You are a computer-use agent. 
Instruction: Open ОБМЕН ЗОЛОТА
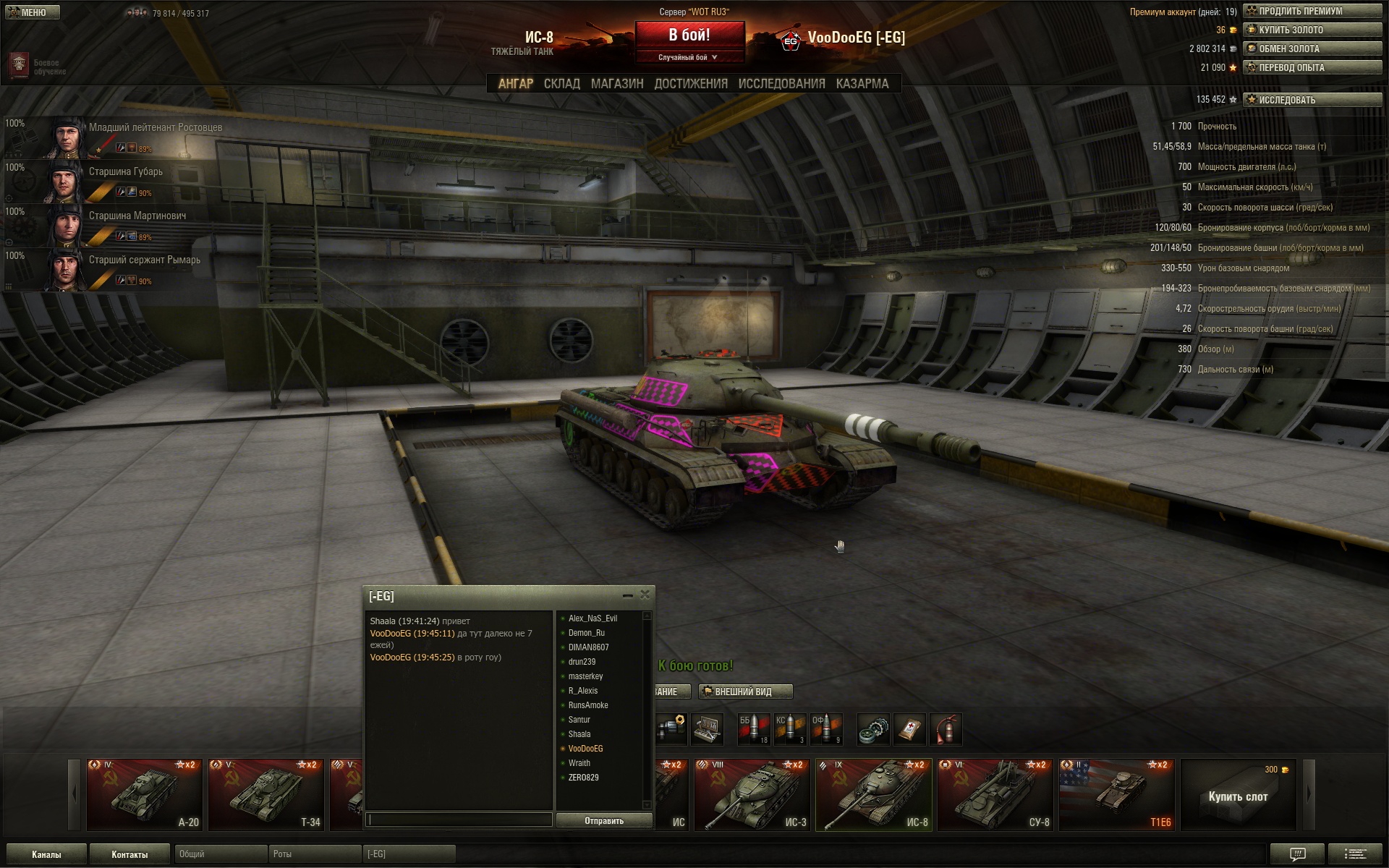[x=1312, y=48]
